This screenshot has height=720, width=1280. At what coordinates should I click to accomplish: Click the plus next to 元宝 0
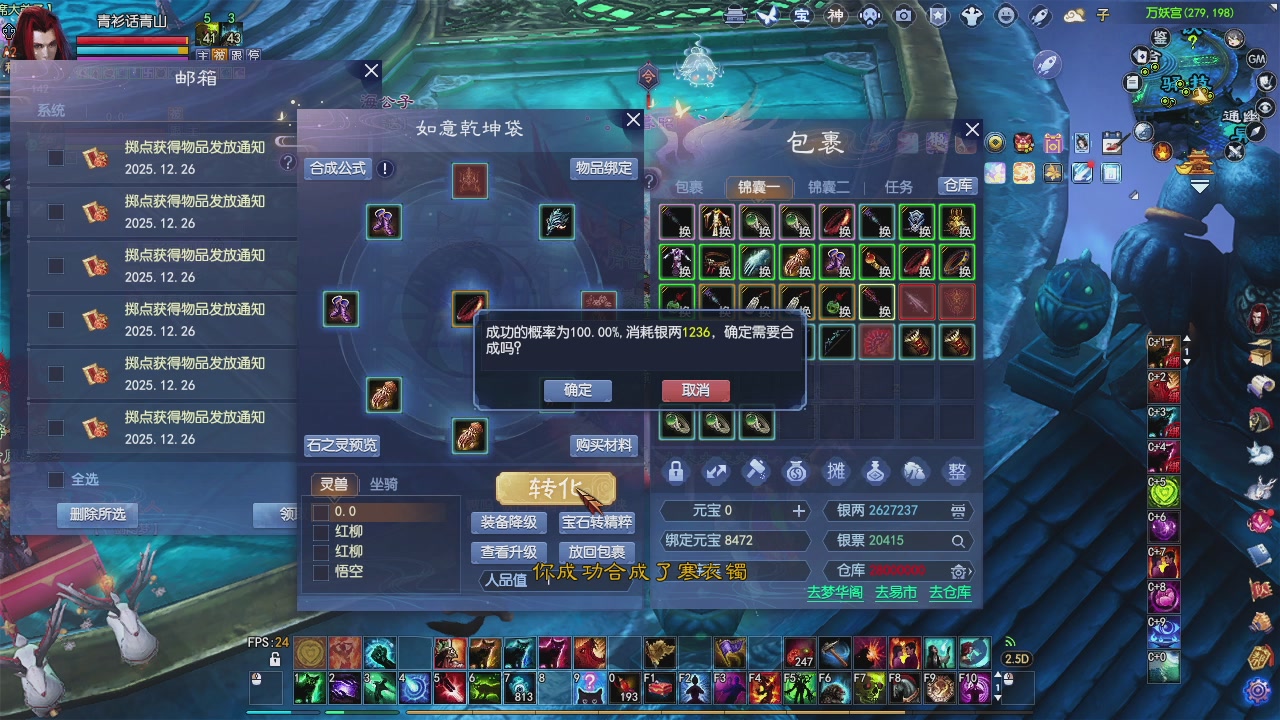[802, 511]
